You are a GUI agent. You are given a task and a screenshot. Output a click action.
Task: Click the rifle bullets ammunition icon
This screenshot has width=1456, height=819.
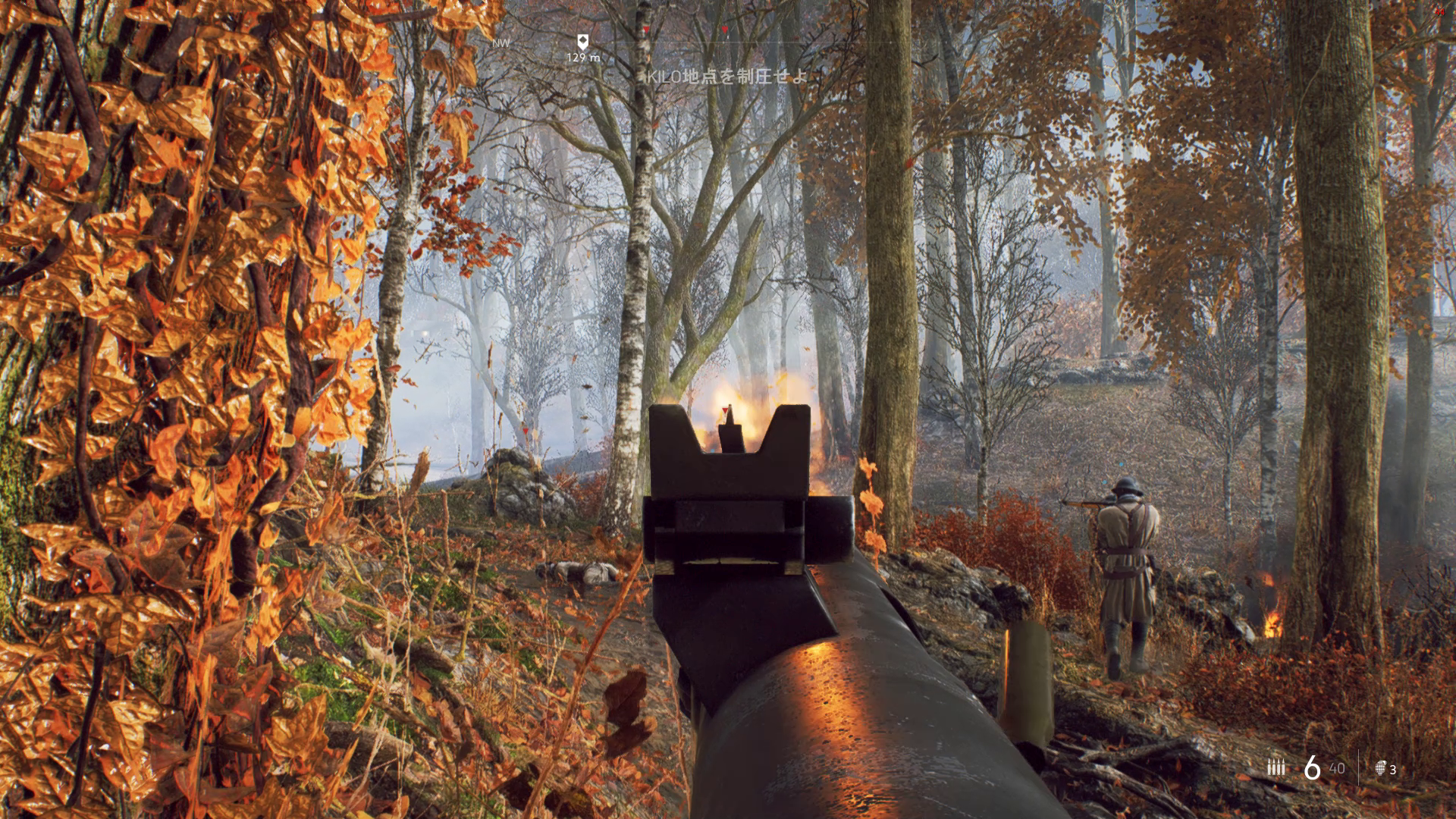[x=1276, y=767]
